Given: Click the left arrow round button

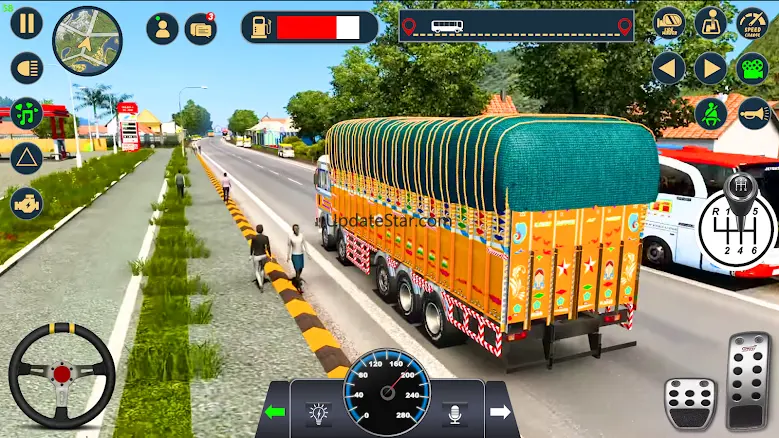Looking at the screenshot, I should 669,68.
